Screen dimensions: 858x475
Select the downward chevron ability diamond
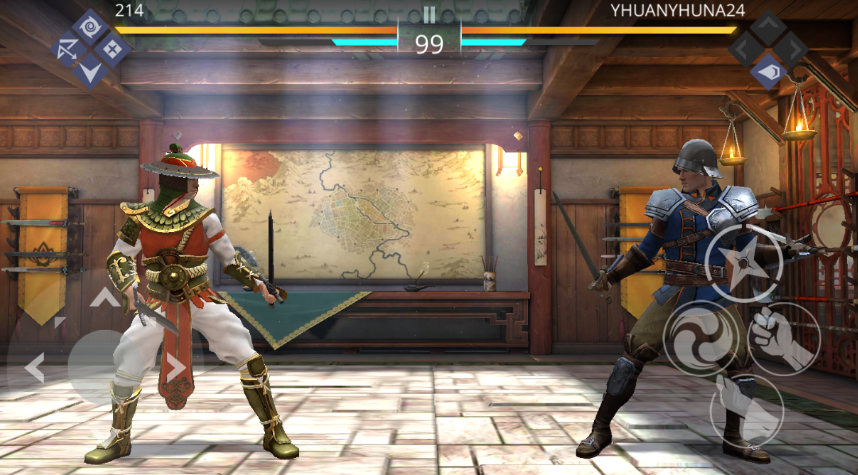tap(90, 70)
